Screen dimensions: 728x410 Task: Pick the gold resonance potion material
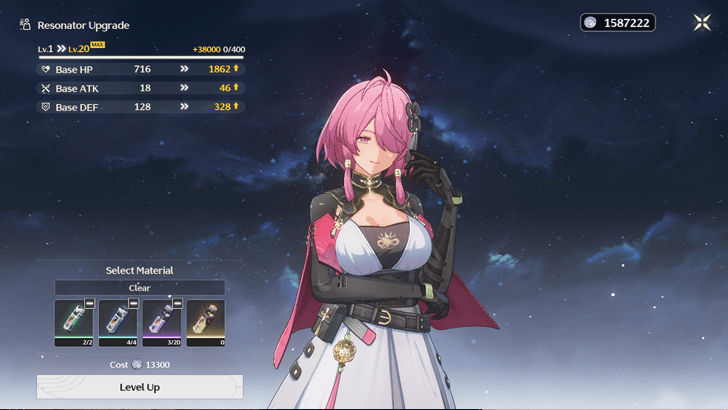(205, 323)
